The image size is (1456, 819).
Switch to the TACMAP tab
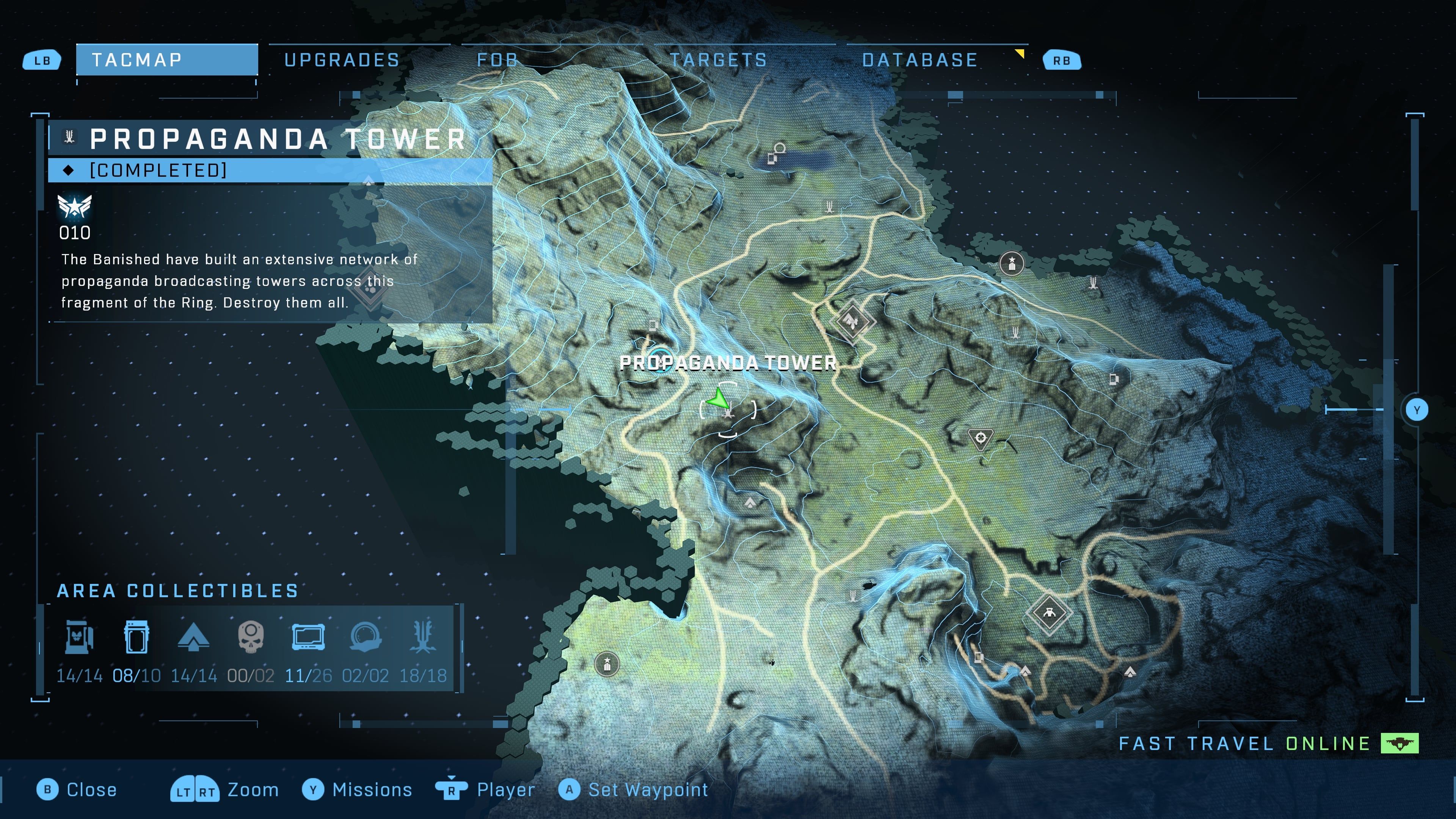(x=167, y=60)
